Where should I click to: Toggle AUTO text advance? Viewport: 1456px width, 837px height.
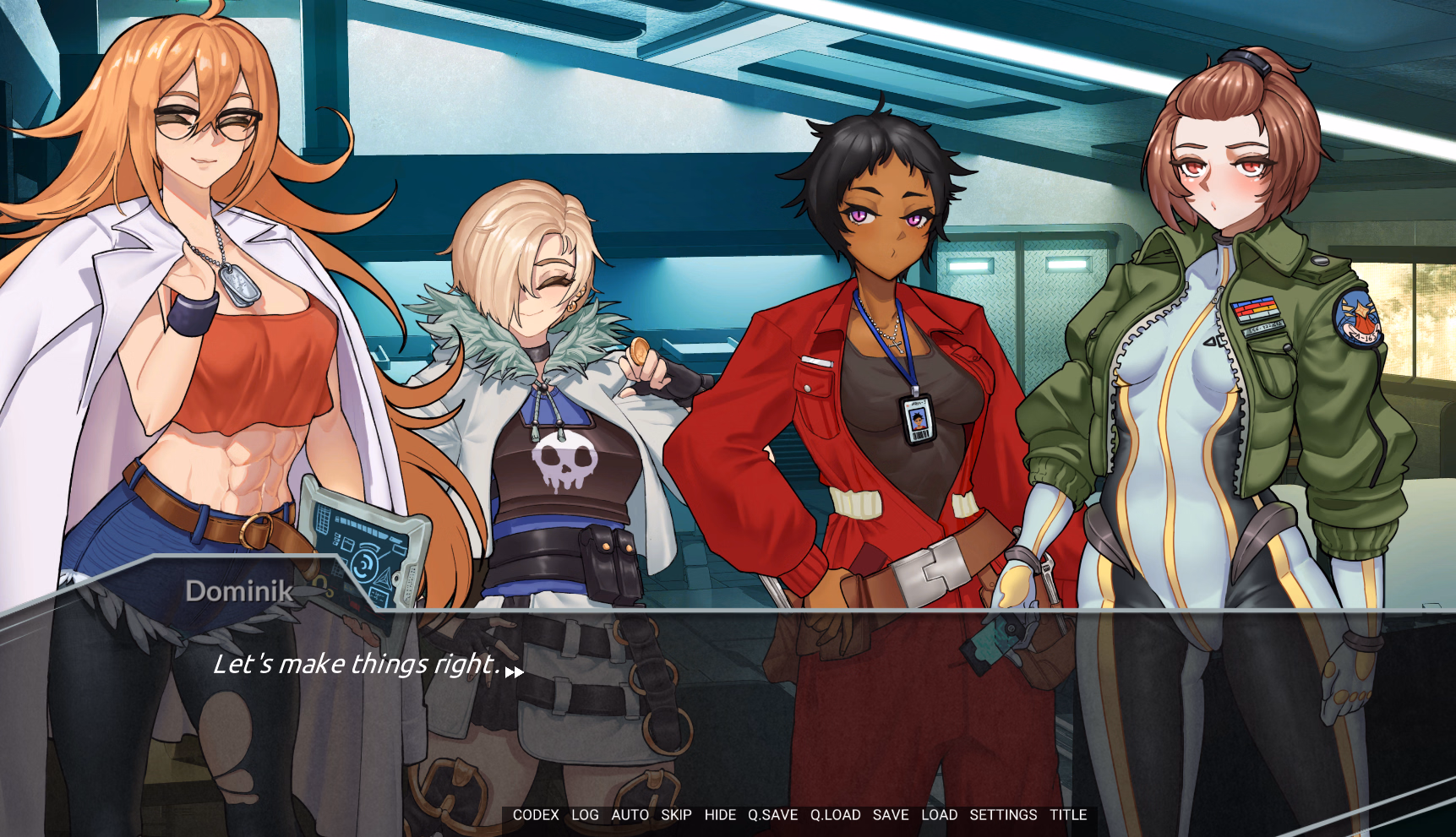coord(630,815)
